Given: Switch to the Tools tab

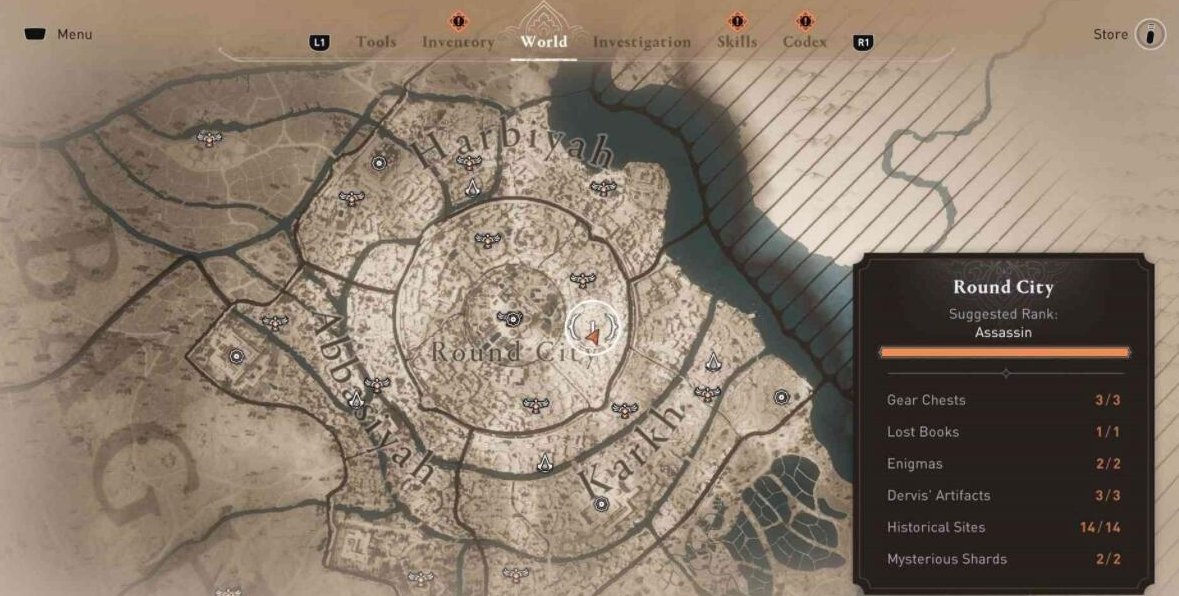Looking at the screenshot, I should pyautogui.click(x=376, y=42).
